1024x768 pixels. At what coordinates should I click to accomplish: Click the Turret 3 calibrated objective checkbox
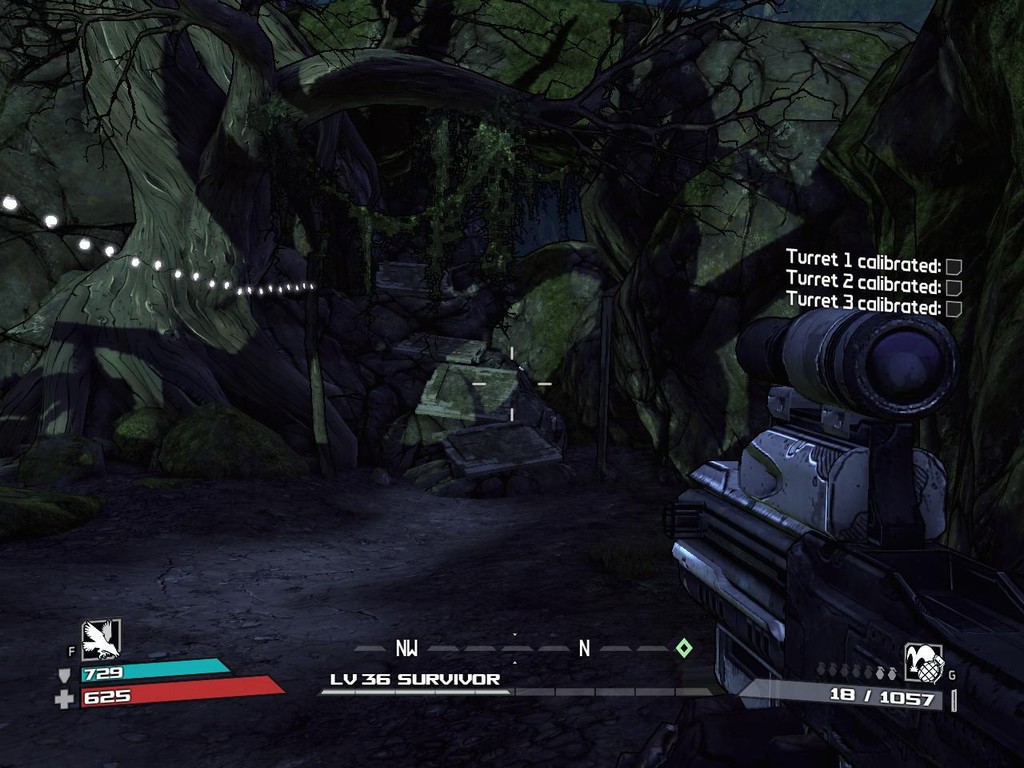coord(954,308)
